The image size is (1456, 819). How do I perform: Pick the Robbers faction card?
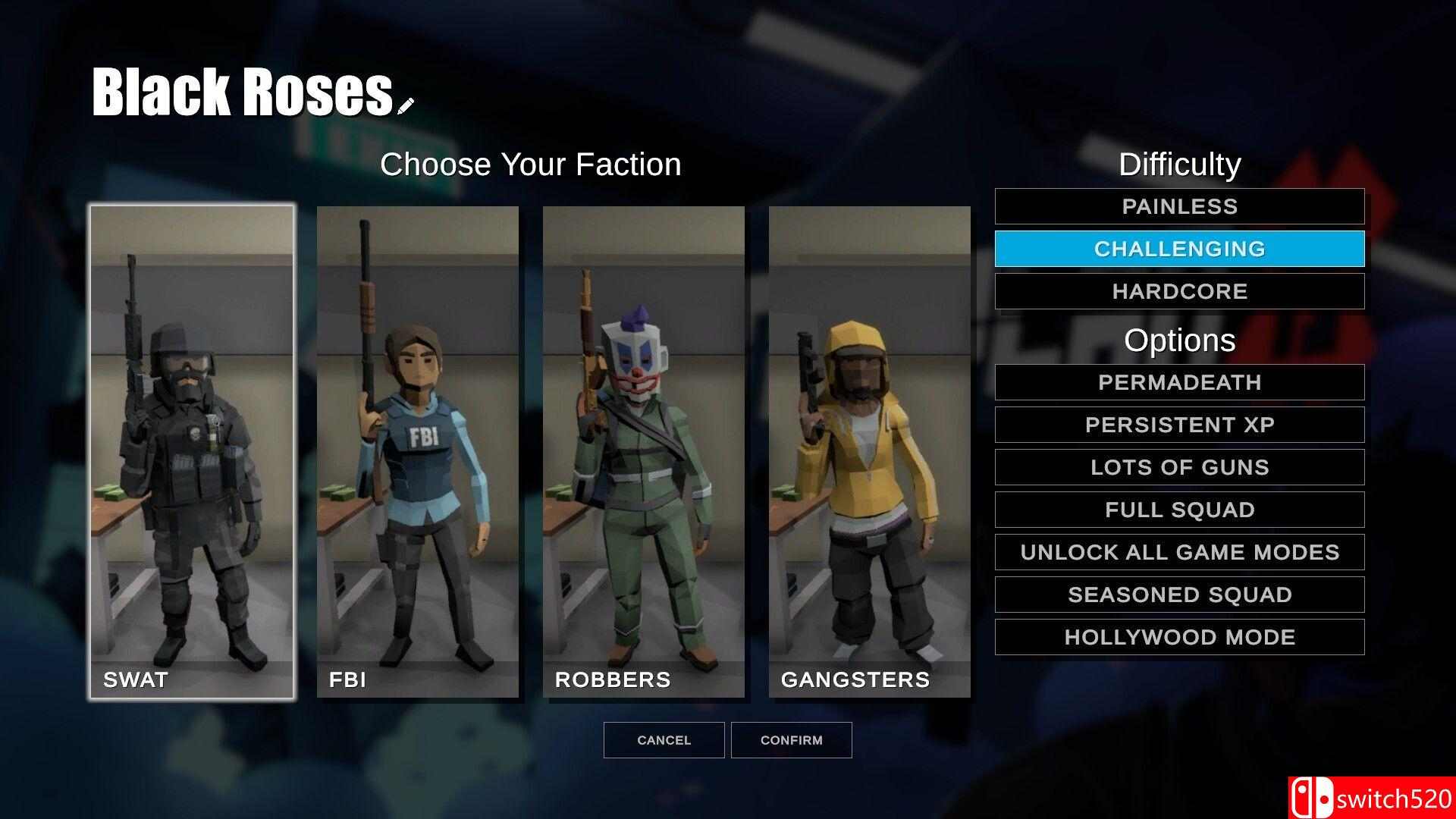coord(644,451)
